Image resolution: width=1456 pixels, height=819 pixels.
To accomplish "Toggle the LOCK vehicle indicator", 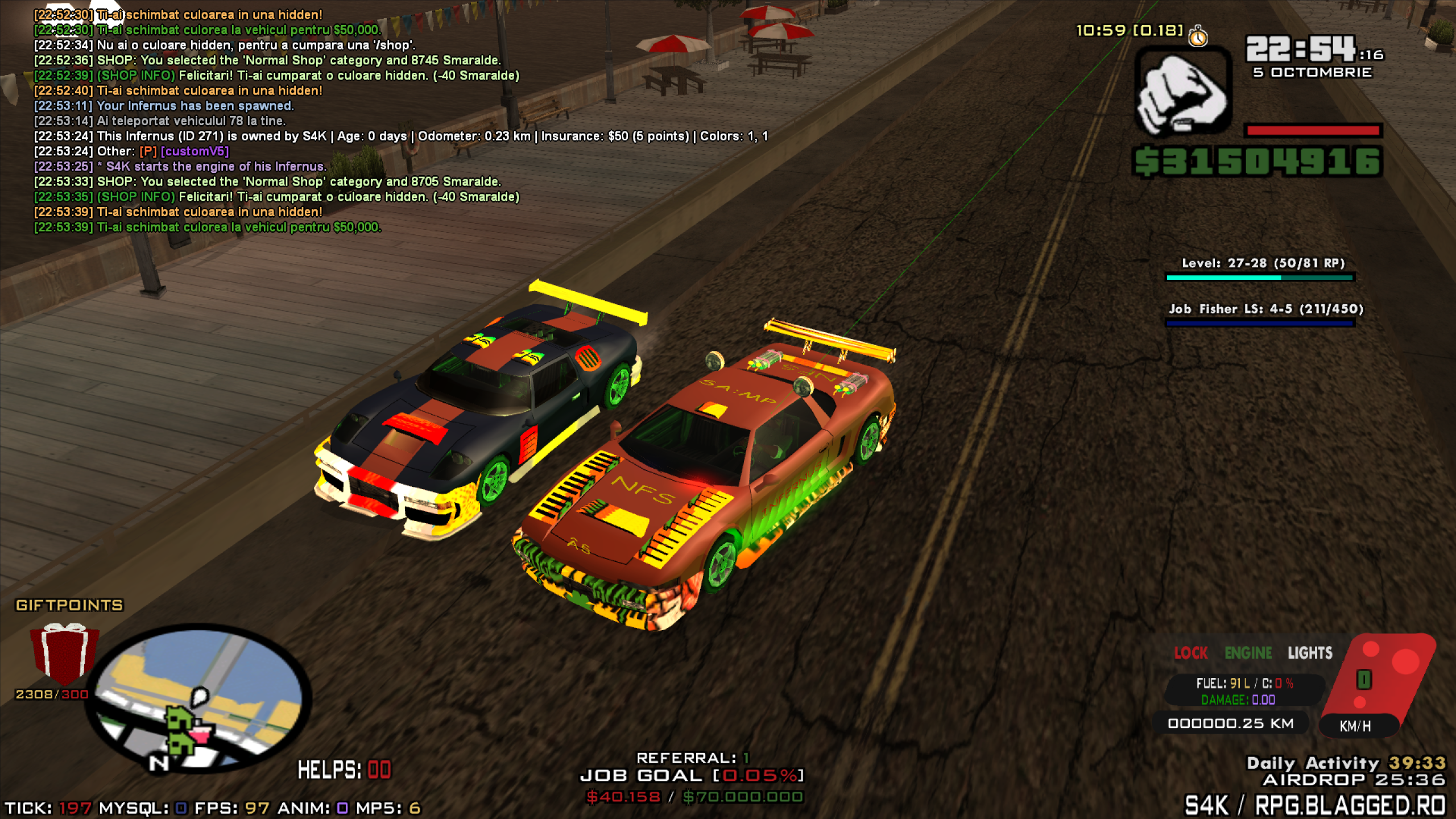I will coord(1190,653).
